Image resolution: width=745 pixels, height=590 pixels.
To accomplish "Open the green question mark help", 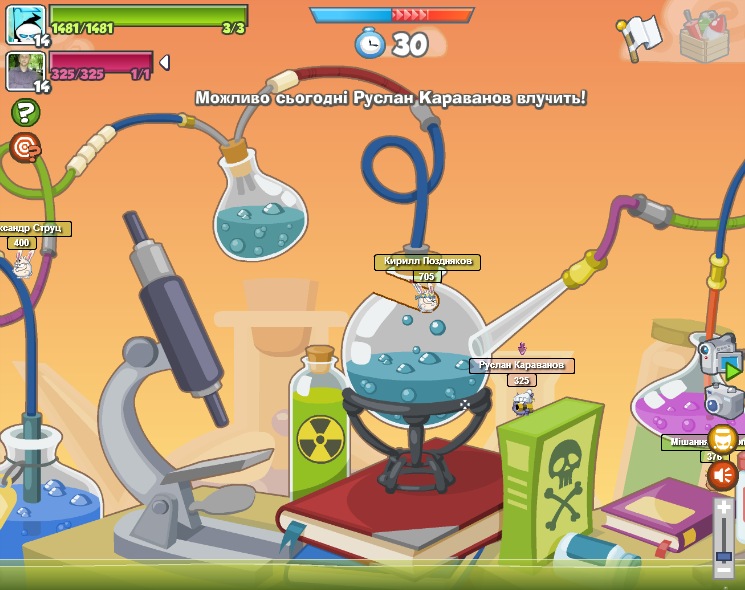I will click(25, 113).
